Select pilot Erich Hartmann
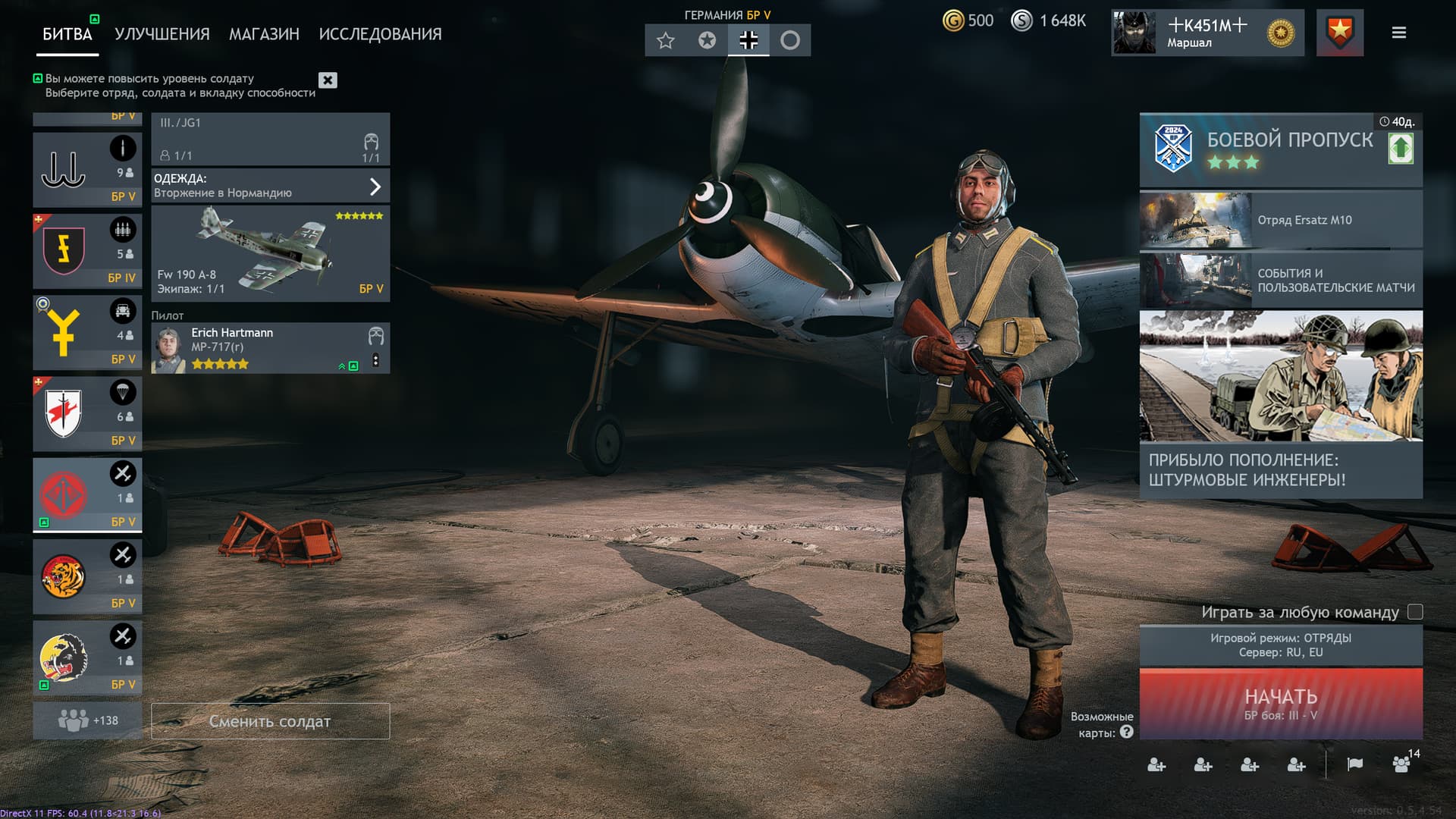The height and width of the screenshot is (819, 1456). [x=258, y=348]
